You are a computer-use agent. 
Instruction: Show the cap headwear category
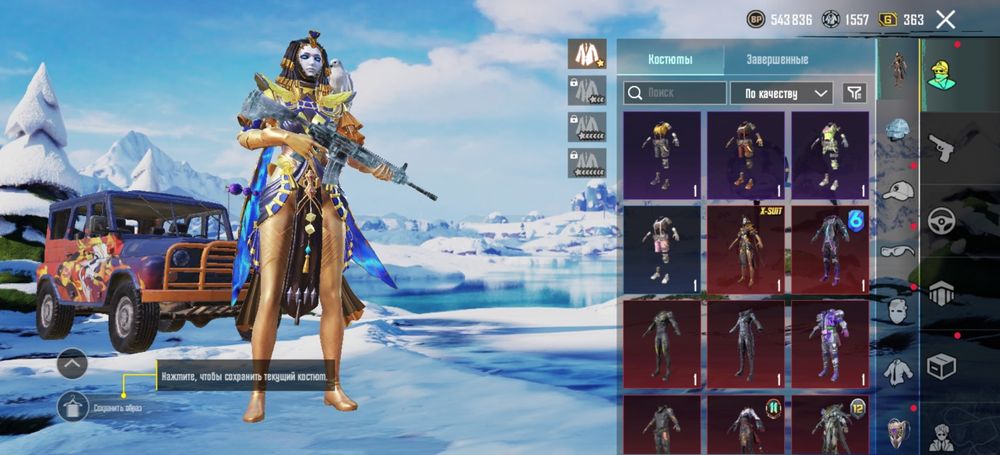point(898,190)
